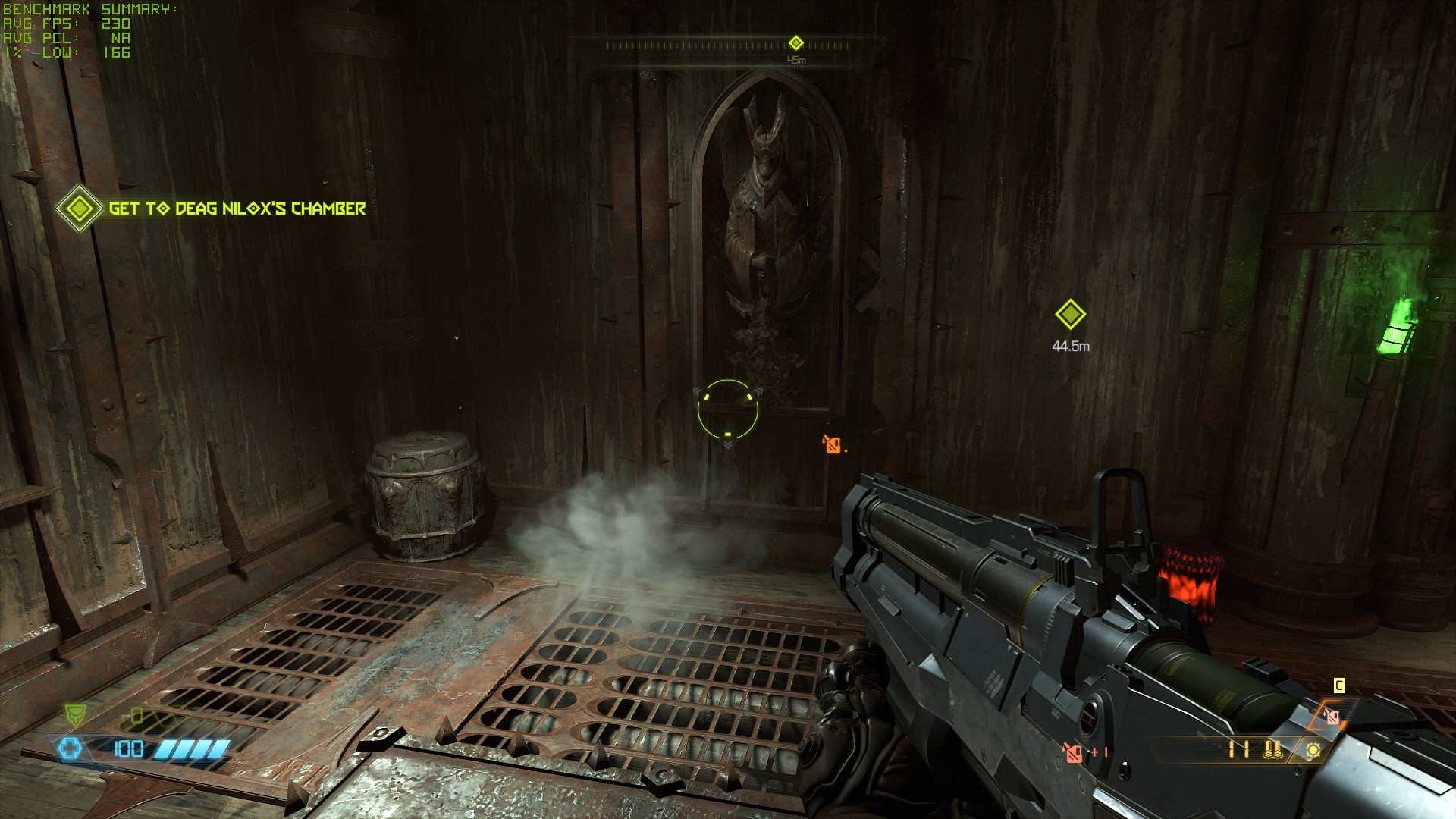Select the objective diamond icon beside the mission text
The width and height of the screenshot is (1456, 819).
(80, 209)
